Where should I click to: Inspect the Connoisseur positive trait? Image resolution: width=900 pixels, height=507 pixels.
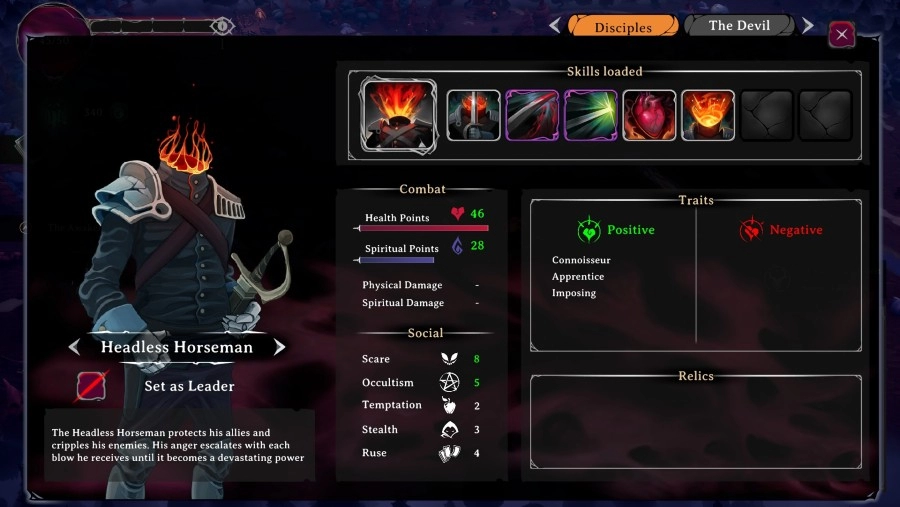point(581,260)
